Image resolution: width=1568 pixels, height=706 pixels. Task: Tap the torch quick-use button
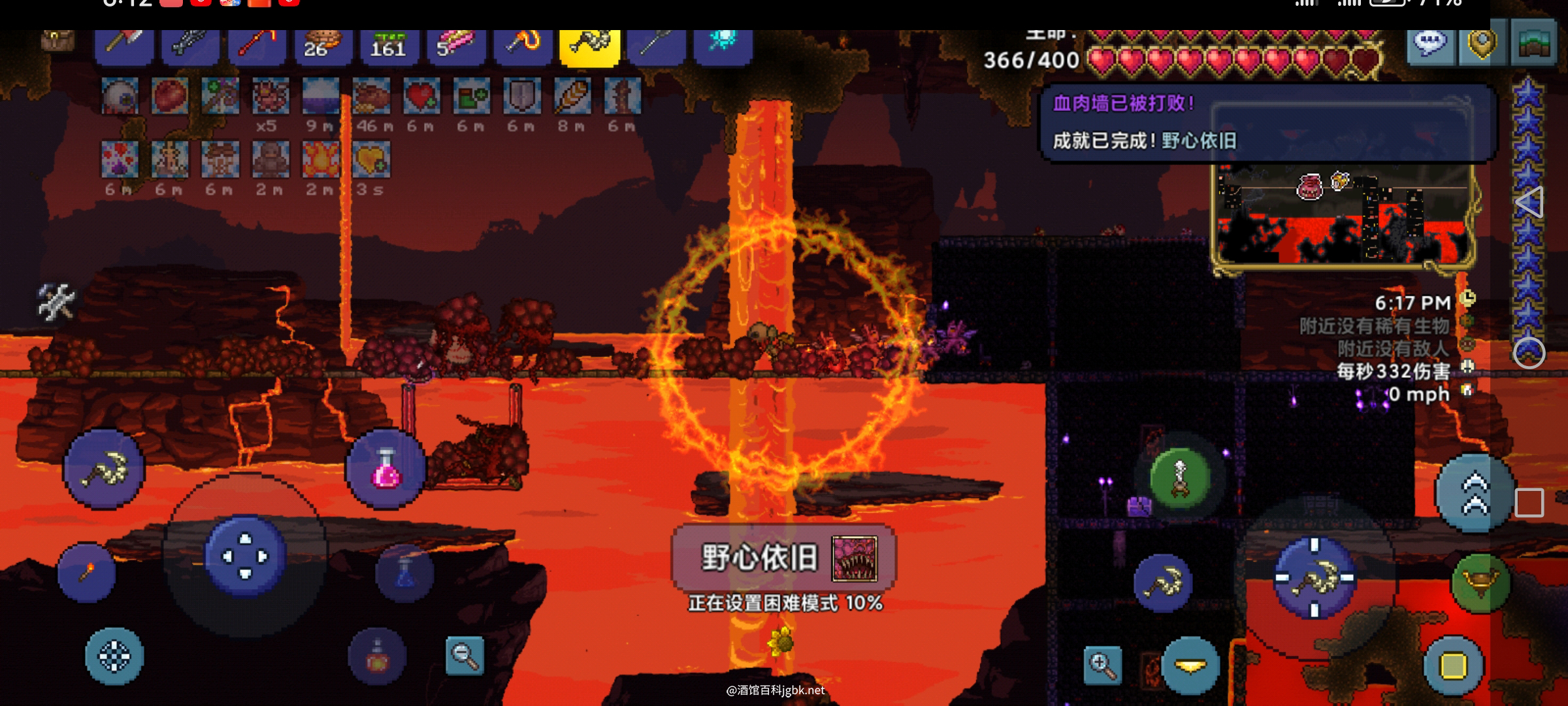(x=87, y=573)
